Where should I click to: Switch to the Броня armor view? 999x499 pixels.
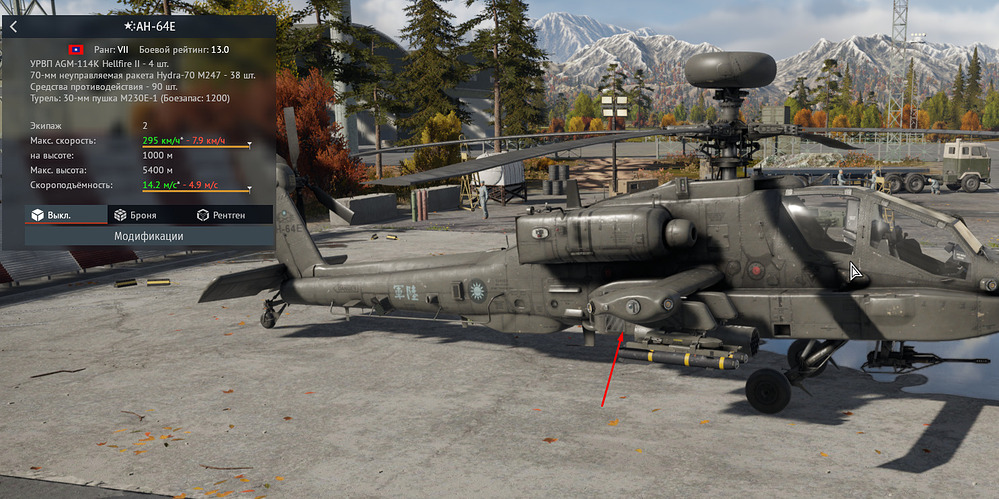point(137,215)
